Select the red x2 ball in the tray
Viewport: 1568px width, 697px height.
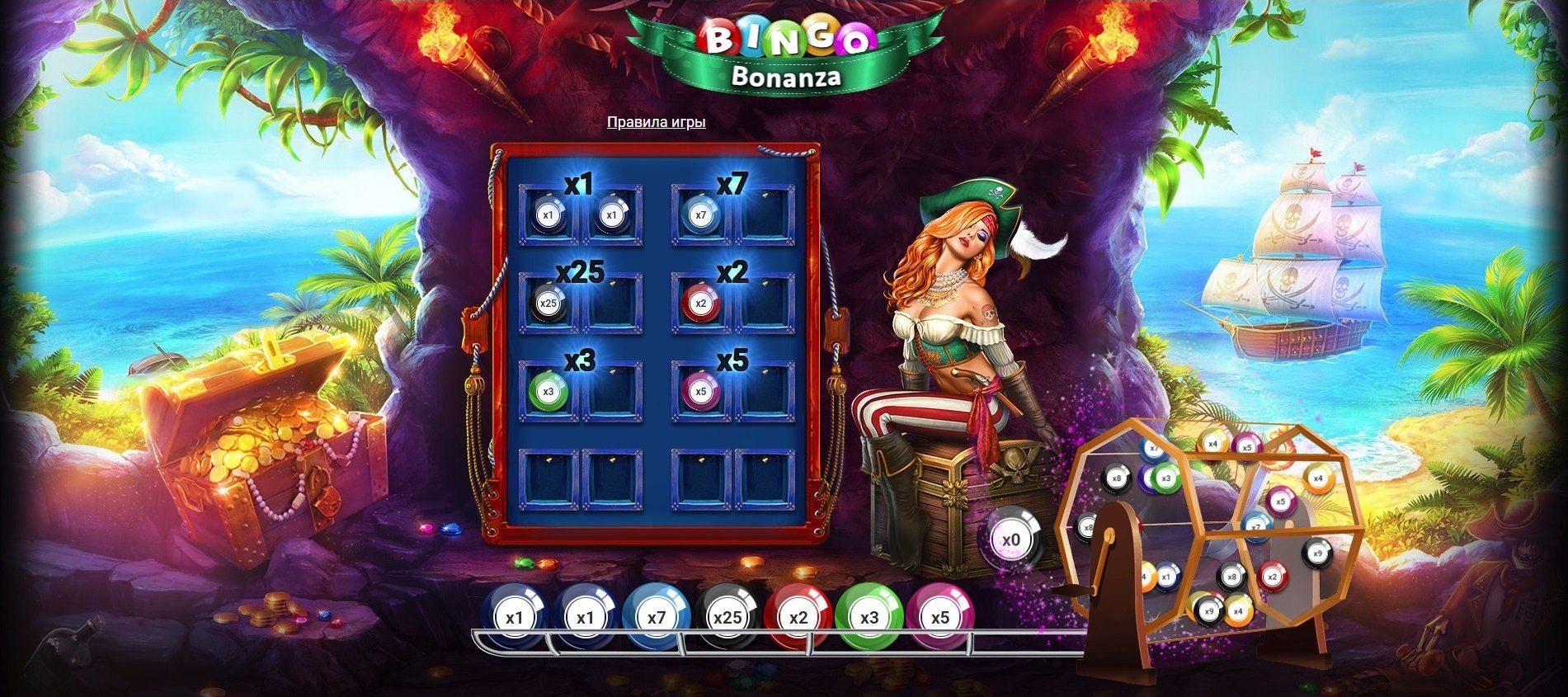[798, 618]
